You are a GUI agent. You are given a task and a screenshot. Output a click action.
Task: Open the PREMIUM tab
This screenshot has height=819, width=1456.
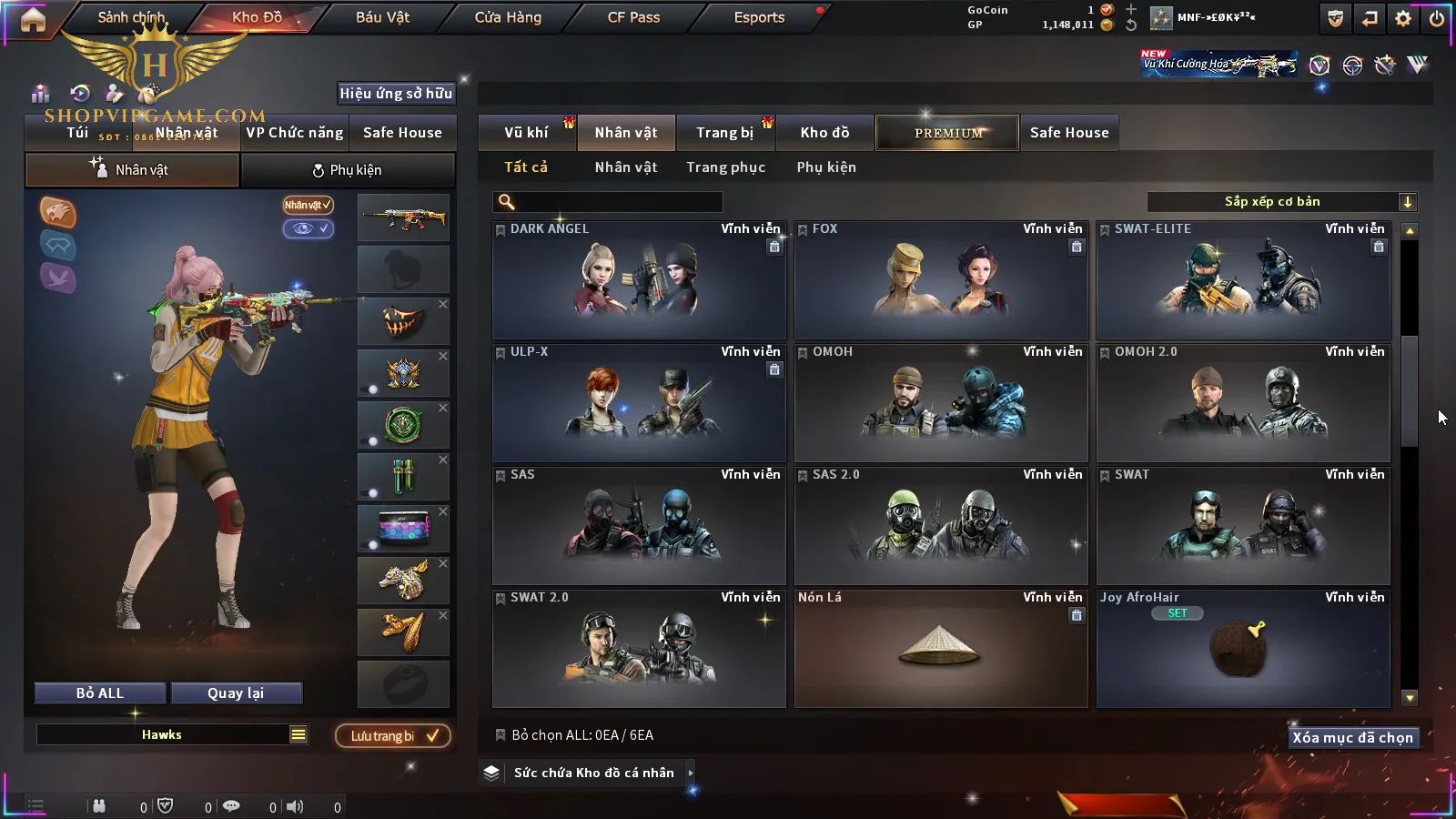pyautogui.click(x=947, y=133)
